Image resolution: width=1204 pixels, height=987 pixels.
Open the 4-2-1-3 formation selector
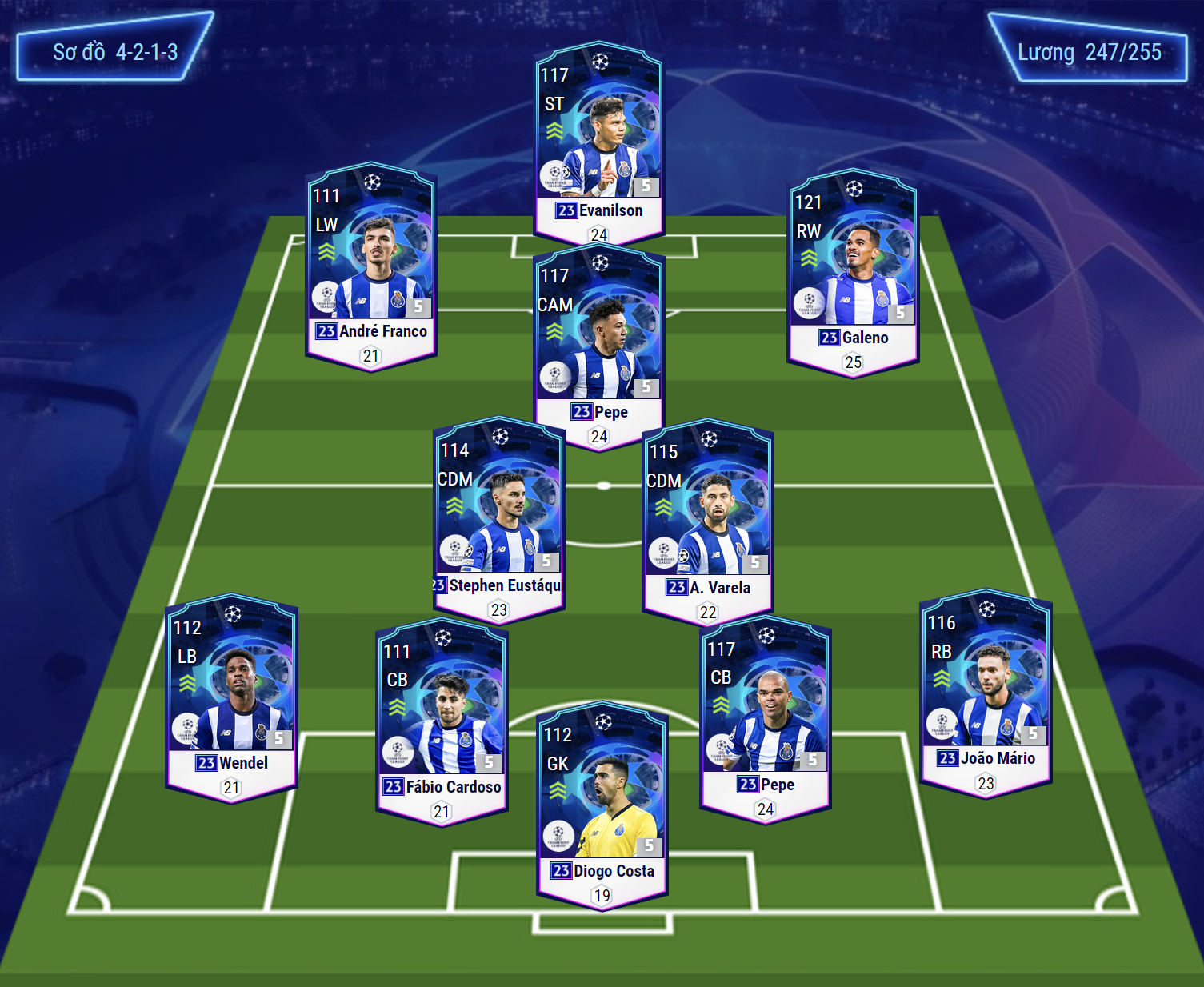point(114,53)
